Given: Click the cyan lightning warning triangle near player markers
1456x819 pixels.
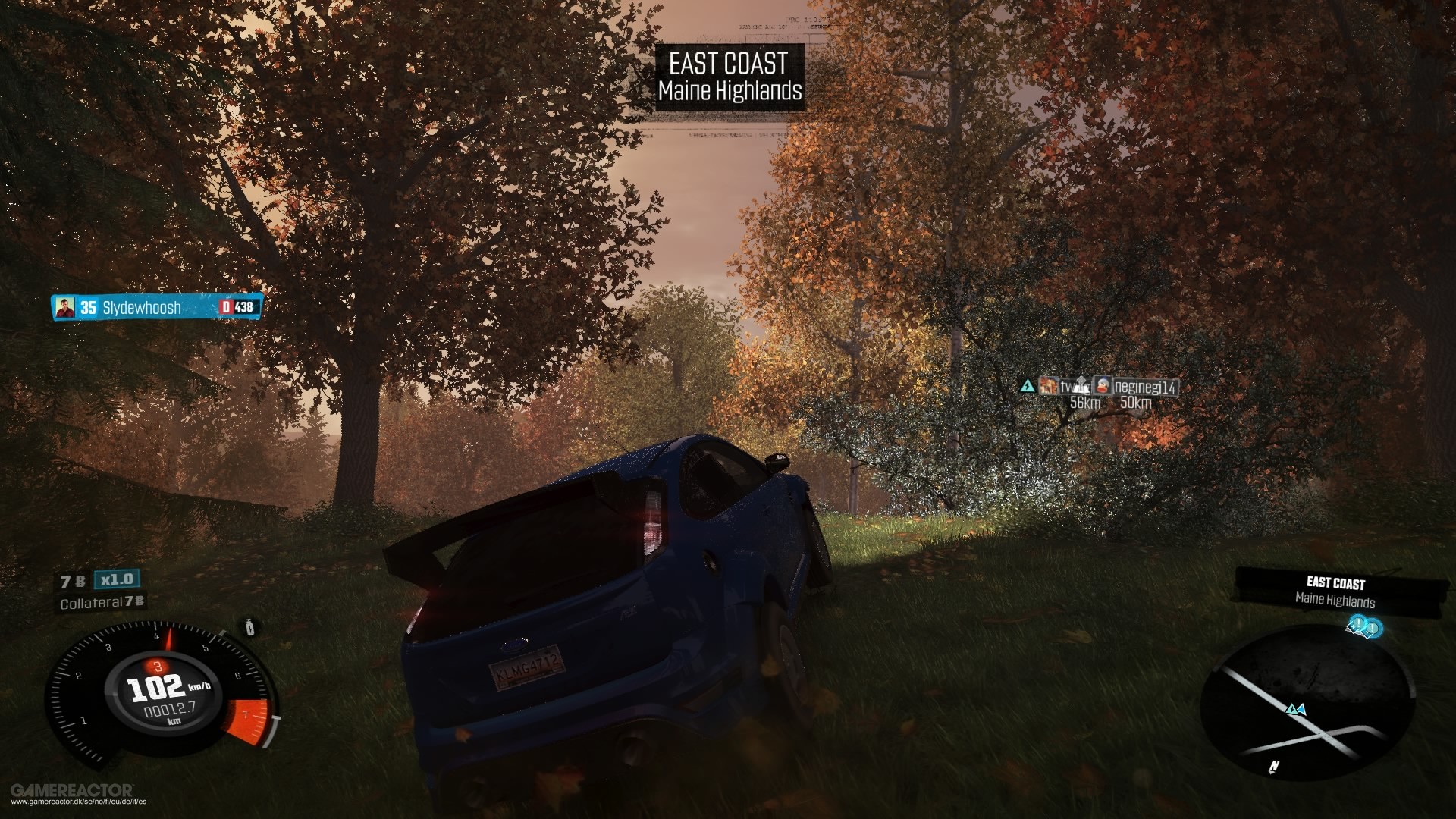Looking at the screenshot, I should [x=1028, y=386].
